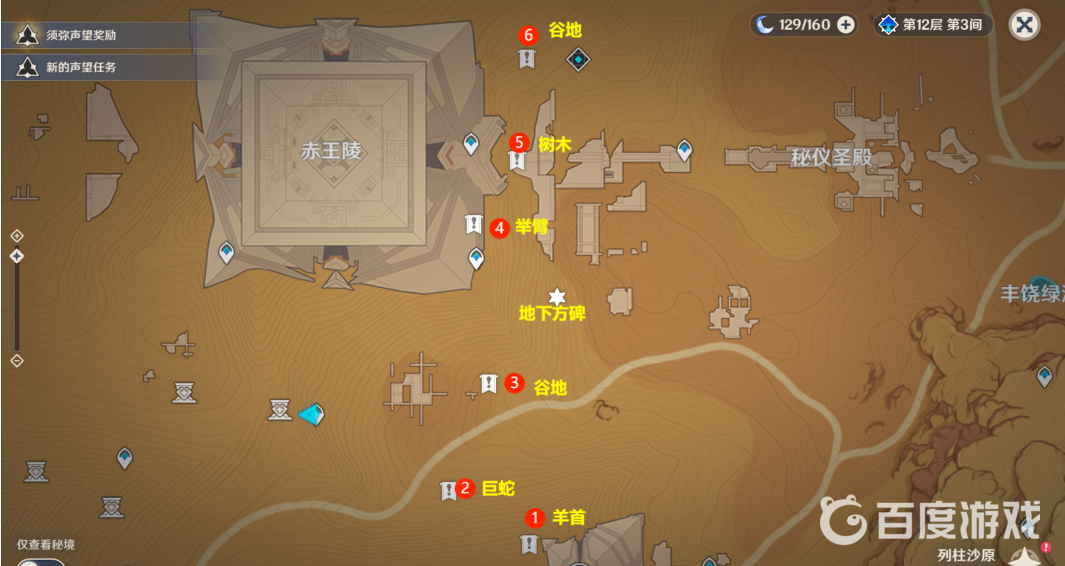The image size is (1065, 566).
Task: Toggle the 仅查看秘境 domains-only switch
Action: tap(40, 563)
